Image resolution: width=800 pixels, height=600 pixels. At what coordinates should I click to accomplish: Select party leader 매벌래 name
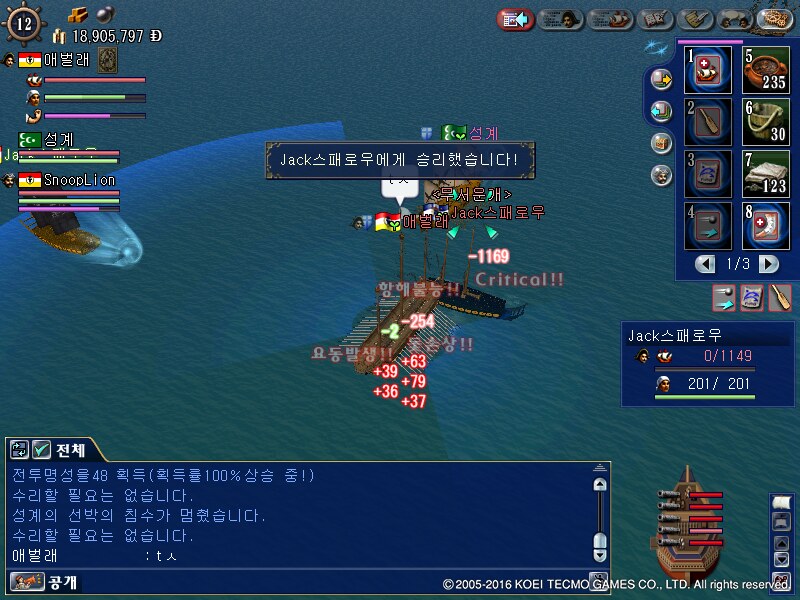tap(67, 60)
